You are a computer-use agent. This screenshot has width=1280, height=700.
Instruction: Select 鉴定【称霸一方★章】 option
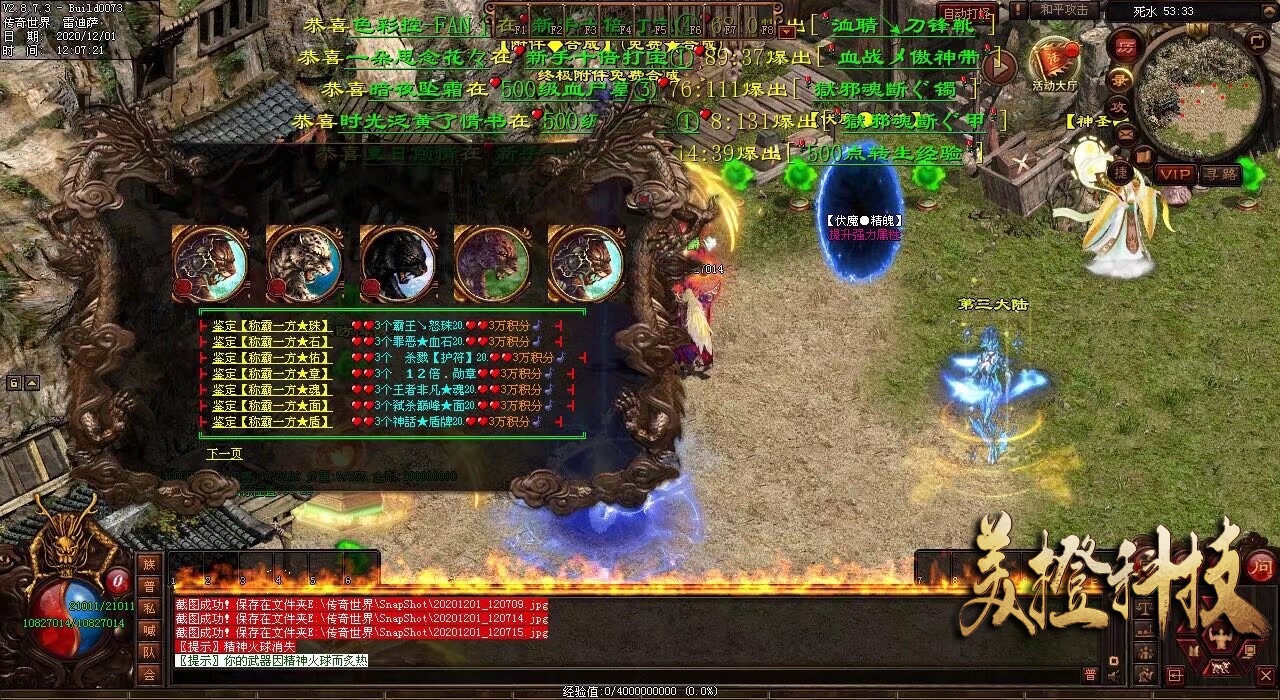271,374
